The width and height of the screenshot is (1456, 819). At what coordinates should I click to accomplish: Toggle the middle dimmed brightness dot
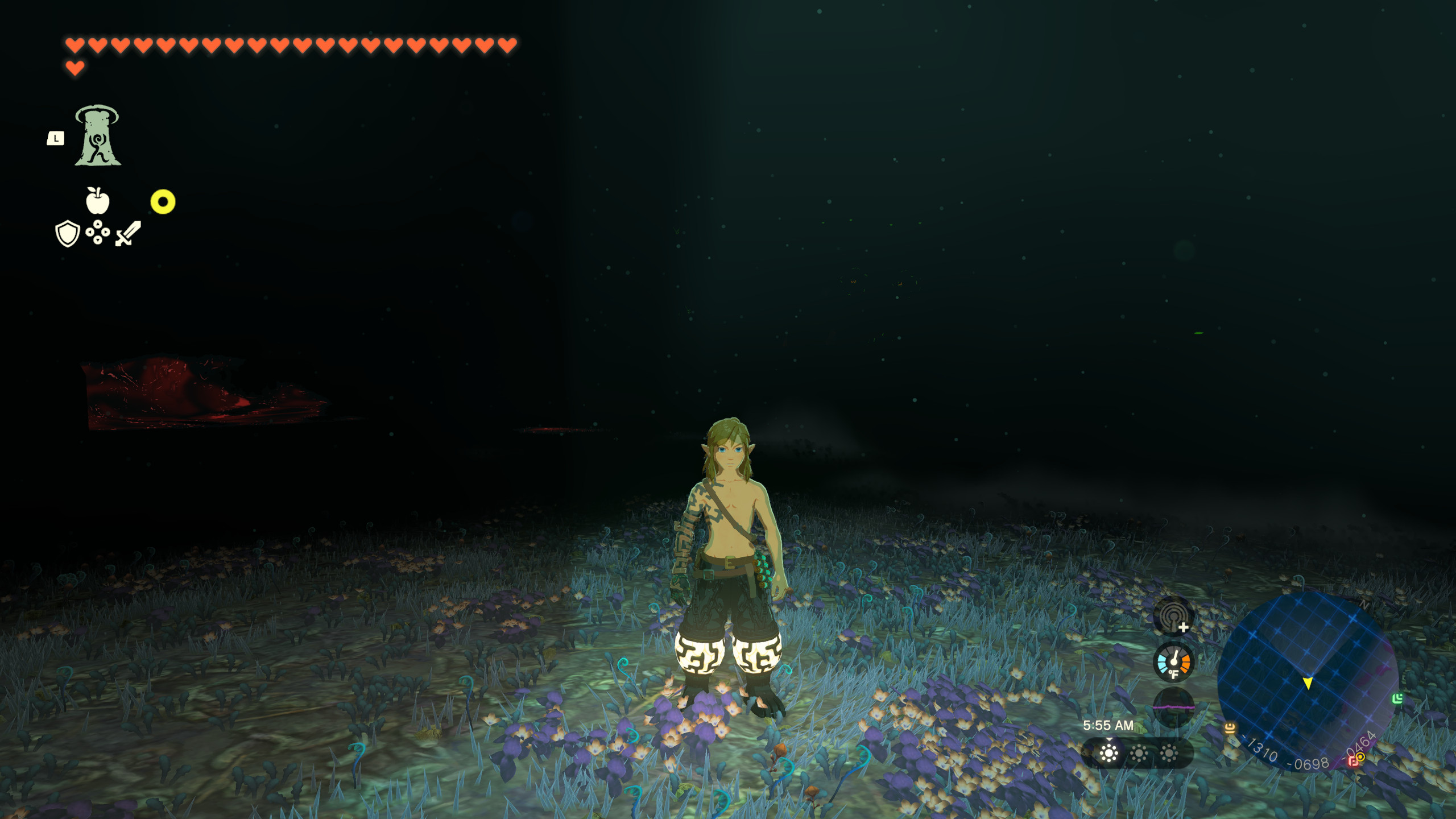click(x=1139, y=753)
